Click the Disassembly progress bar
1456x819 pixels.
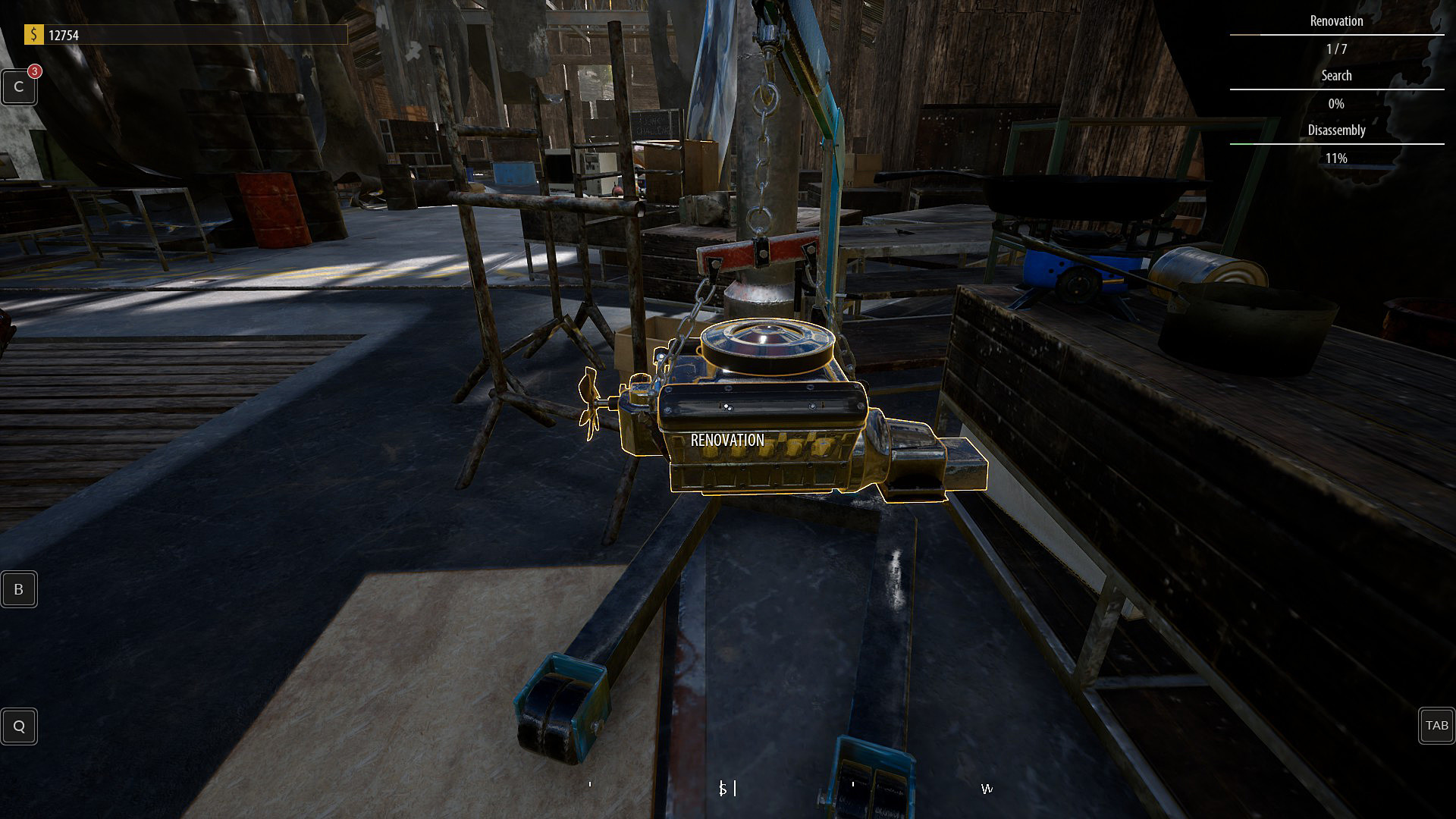click(x=1336, y=144)
